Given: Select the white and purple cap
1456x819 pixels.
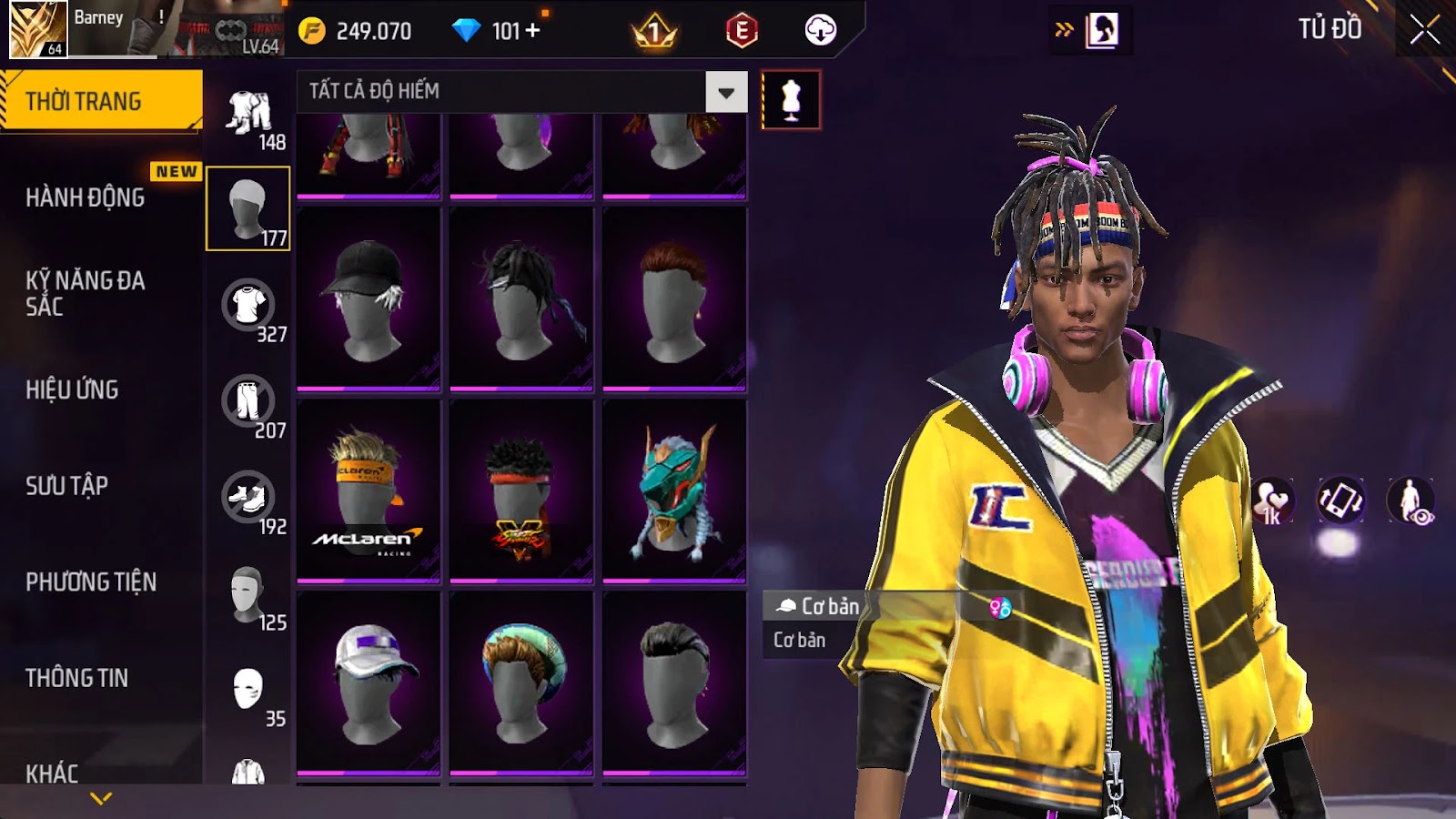Looking at the screenshot, I should tap(369, 682).
